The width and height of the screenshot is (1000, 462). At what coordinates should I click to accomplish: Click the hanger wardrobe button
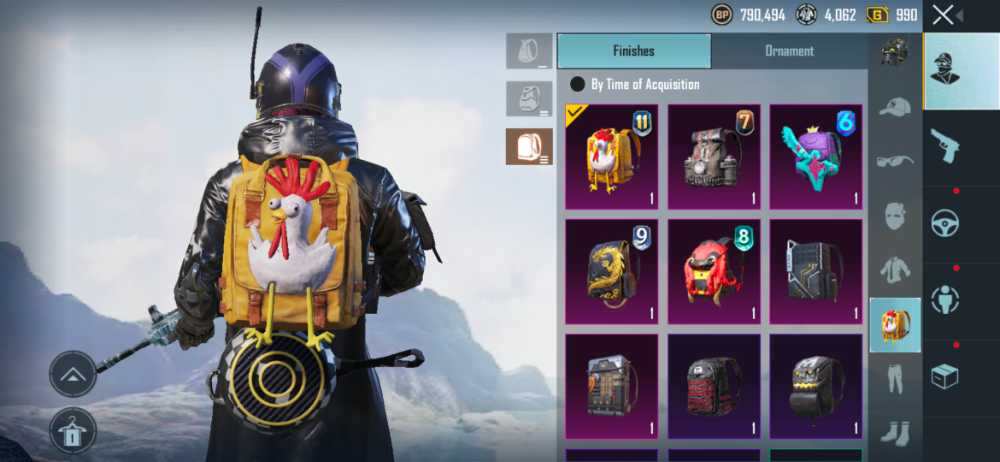point(73,430)
